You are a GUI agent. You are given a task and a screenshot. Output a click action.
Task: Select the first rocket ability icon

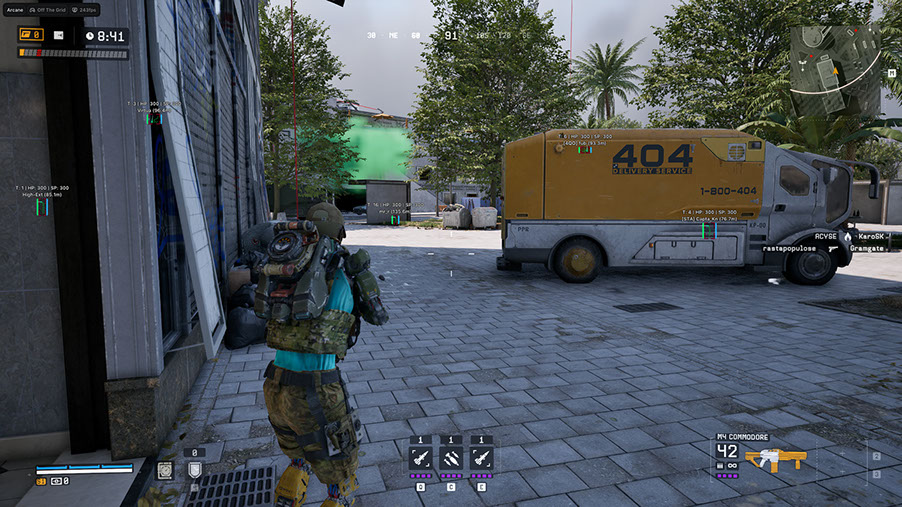click(x=421, y=457)
